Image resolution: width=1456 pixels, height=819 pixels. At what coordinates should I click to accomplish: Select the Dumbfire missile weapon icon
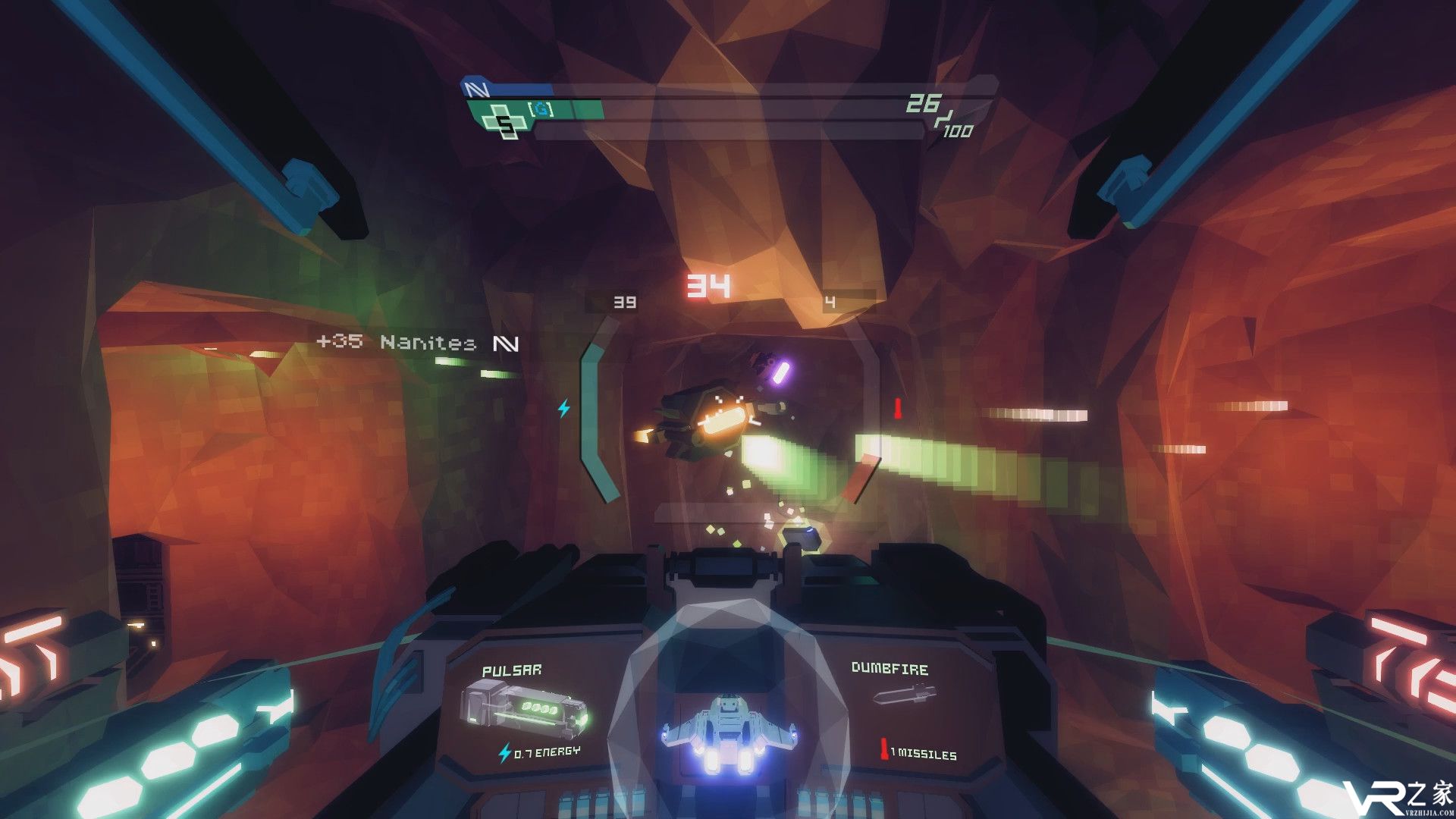point(905,693)
